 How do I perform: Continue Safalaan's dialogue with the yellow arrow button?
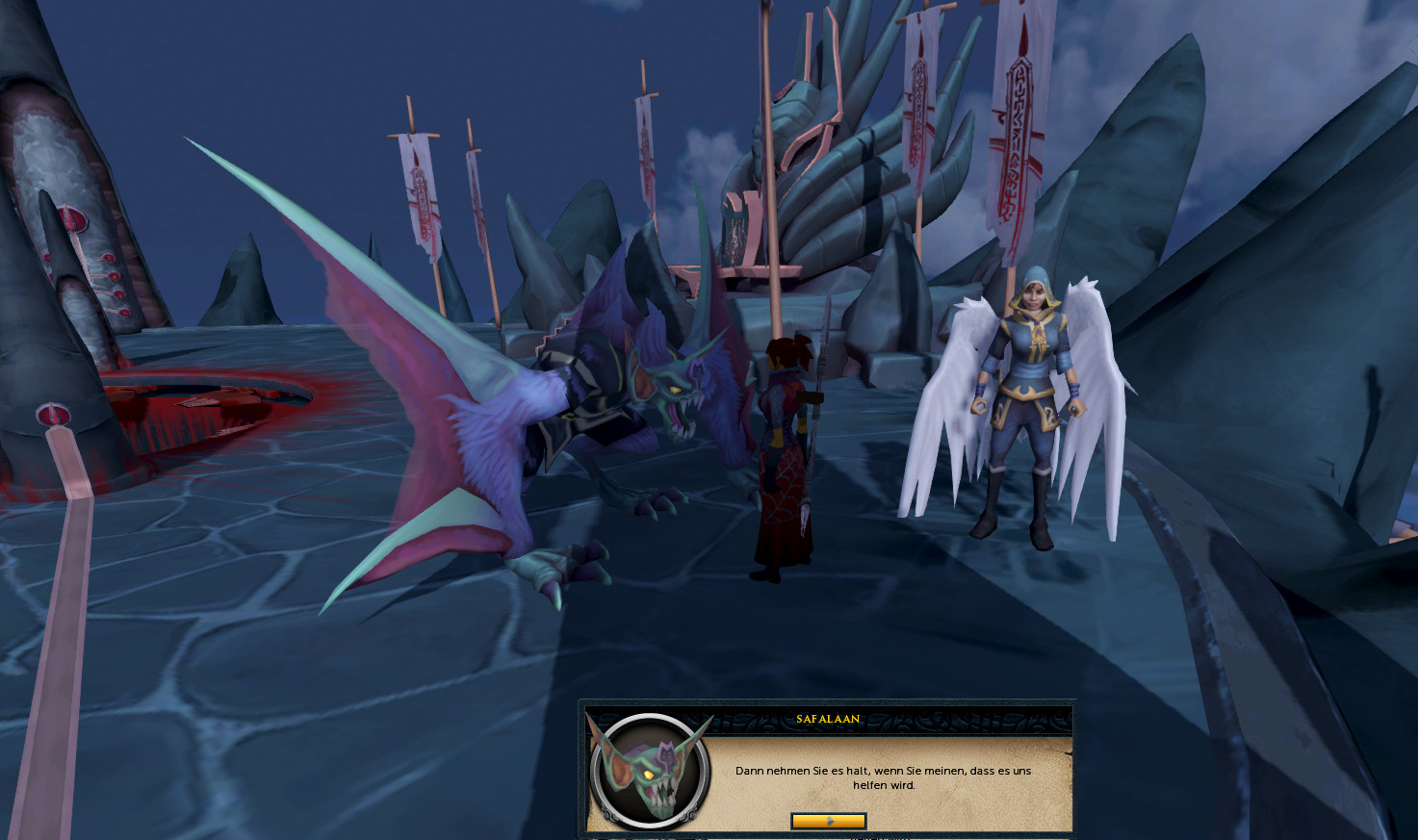(x=828, y=821)
